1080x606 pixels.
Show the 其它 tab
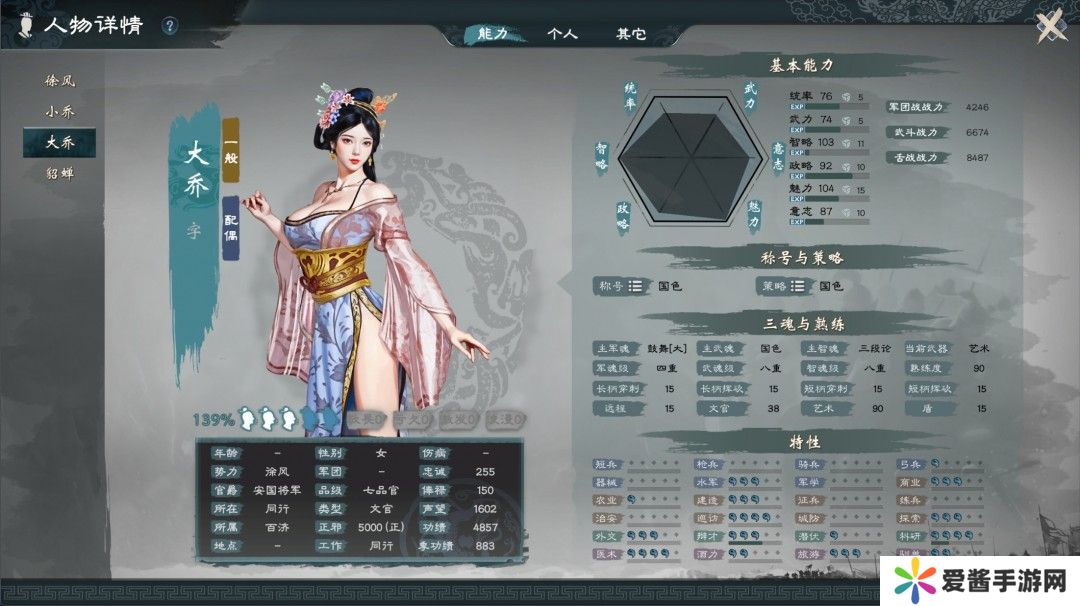(630, 33)
